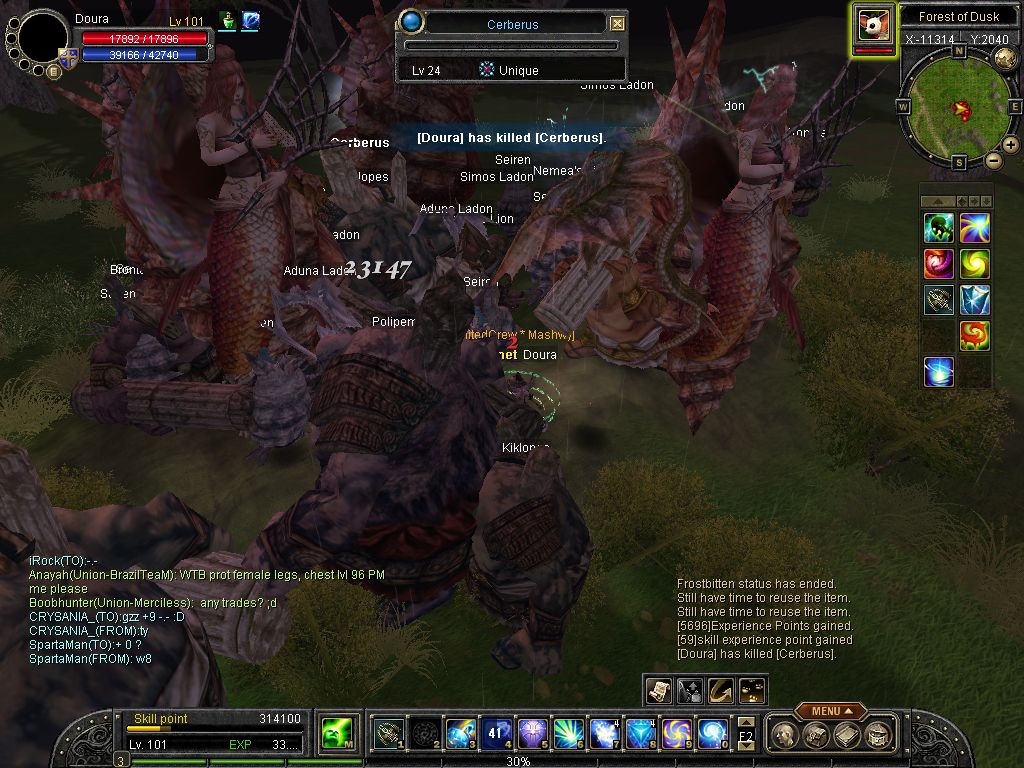Activate the yellow spiral skill in slot 9
1024x768 pixels.
(x=674, y=735)
